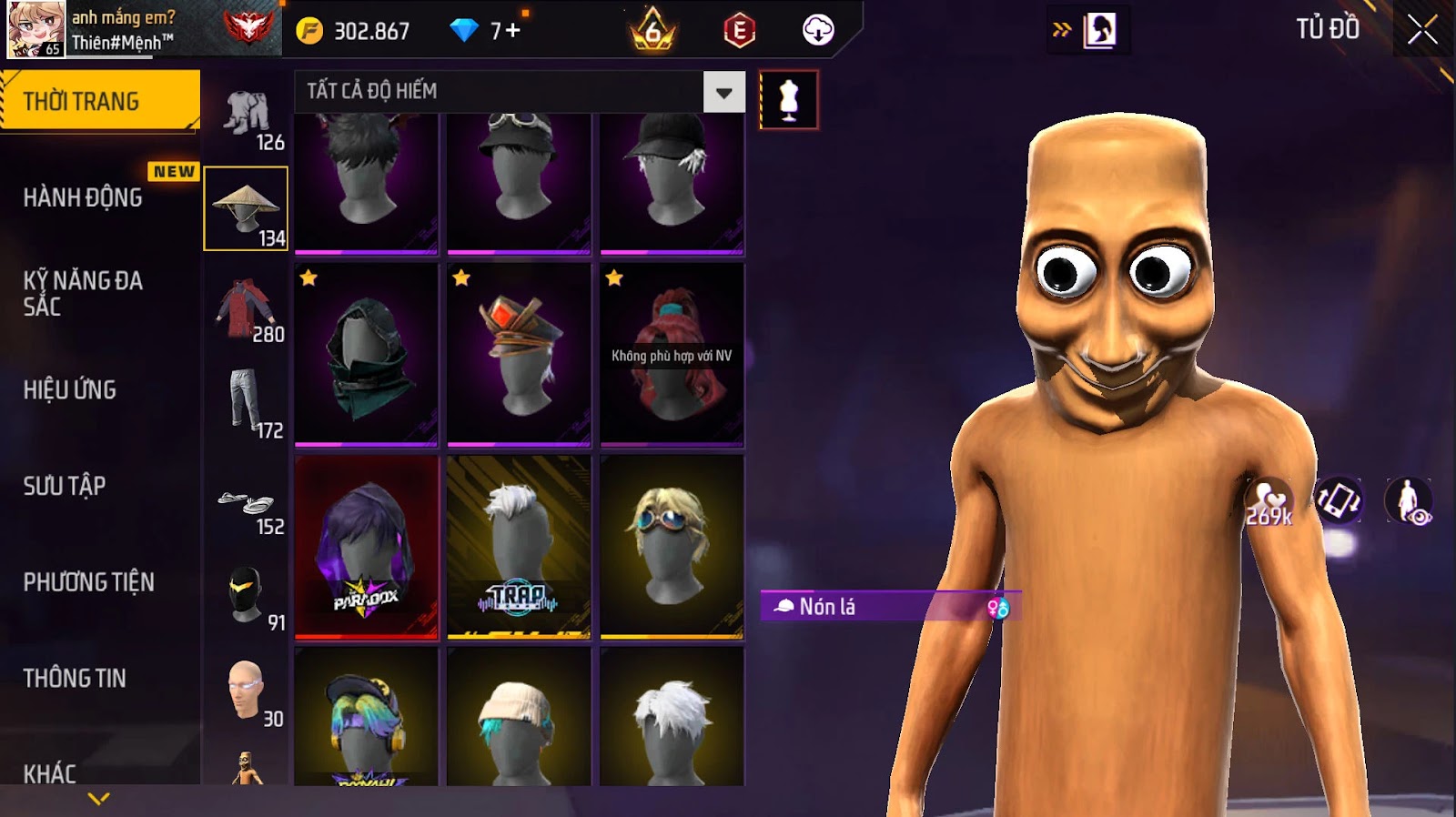
Task: Go to Sưu Tập collection
Action: 65,486
